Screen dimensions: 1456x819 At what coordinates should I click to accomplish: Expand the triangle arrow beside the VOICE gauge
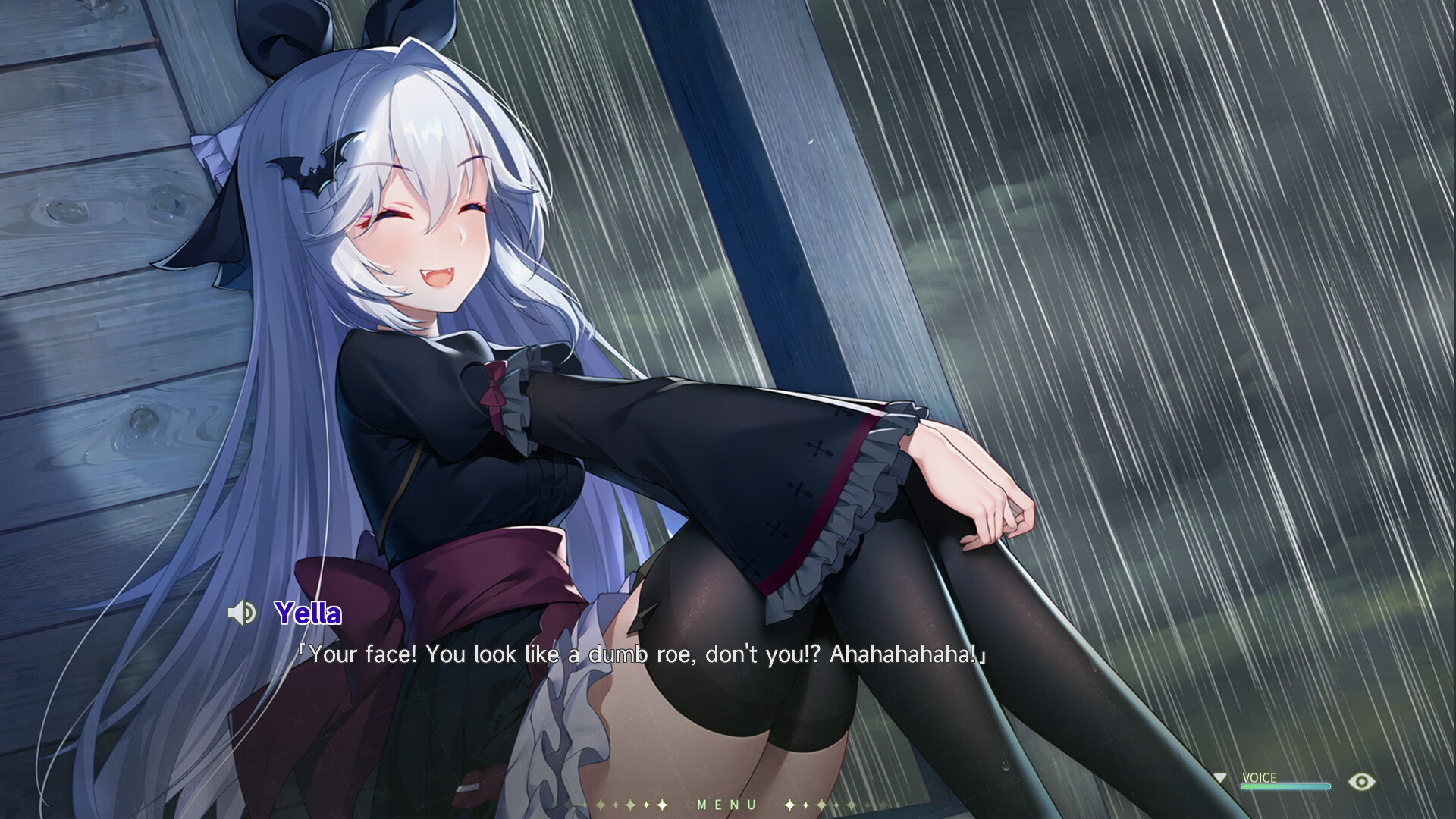1221,777
